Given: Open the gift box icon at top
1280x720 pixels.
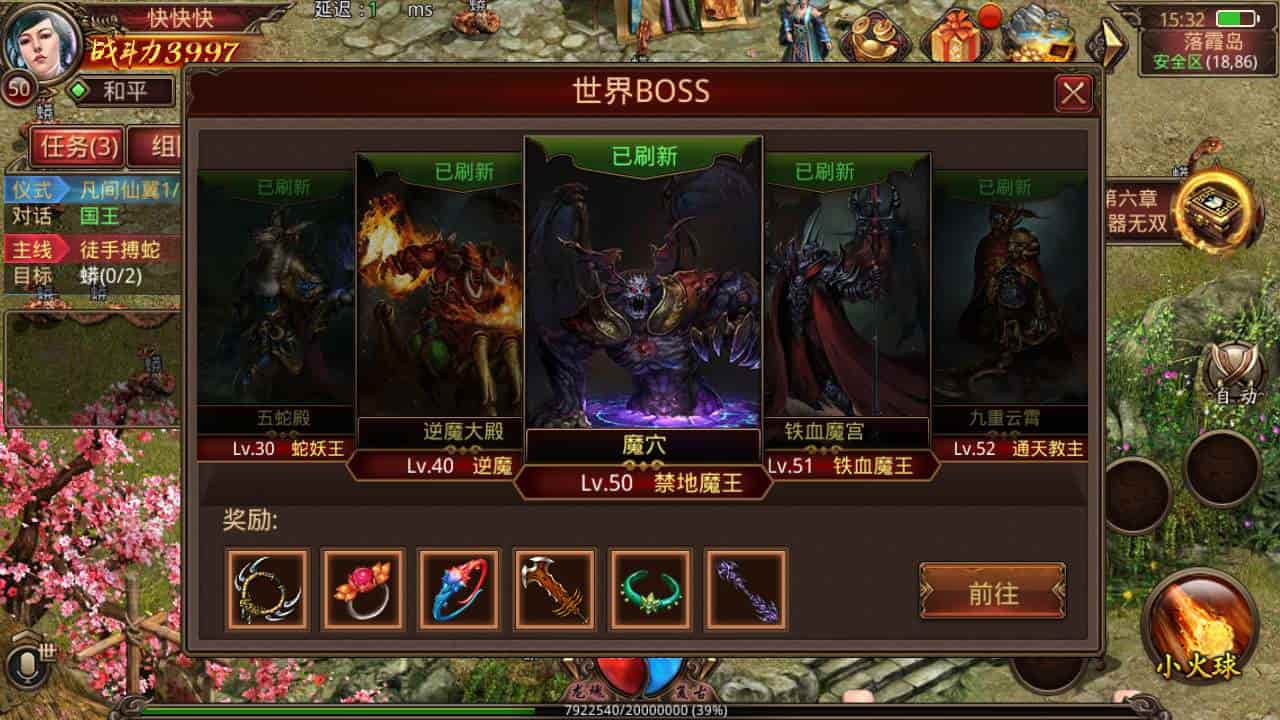Looking at the screenshot, I should [x=955, y=37].
